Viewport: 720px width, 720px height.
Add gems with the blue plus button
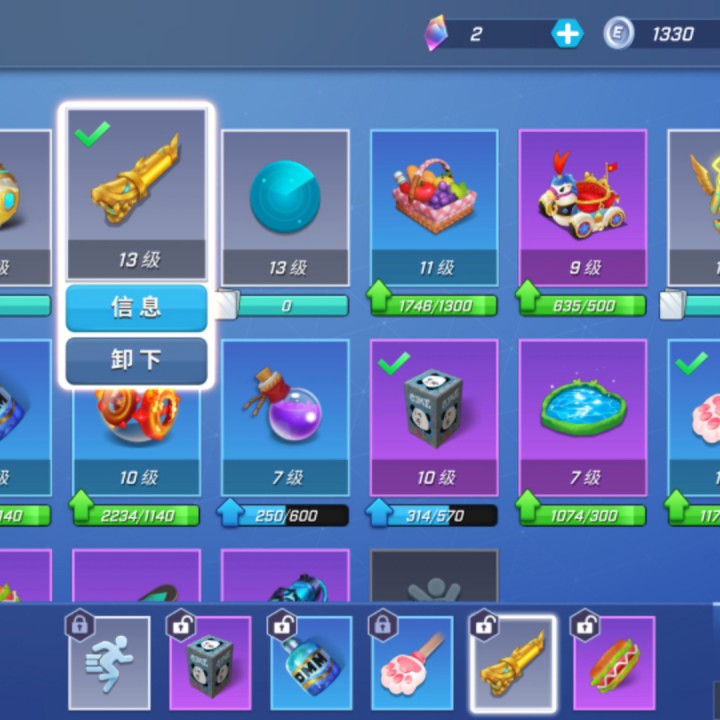(x=567, y=34)
